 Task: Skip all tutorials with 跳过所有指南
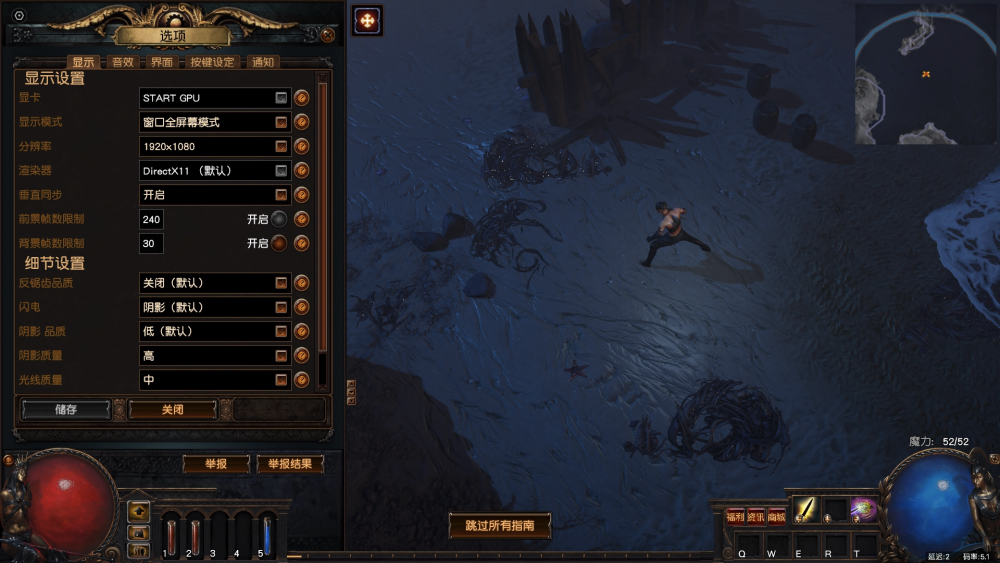coord(500,525)
